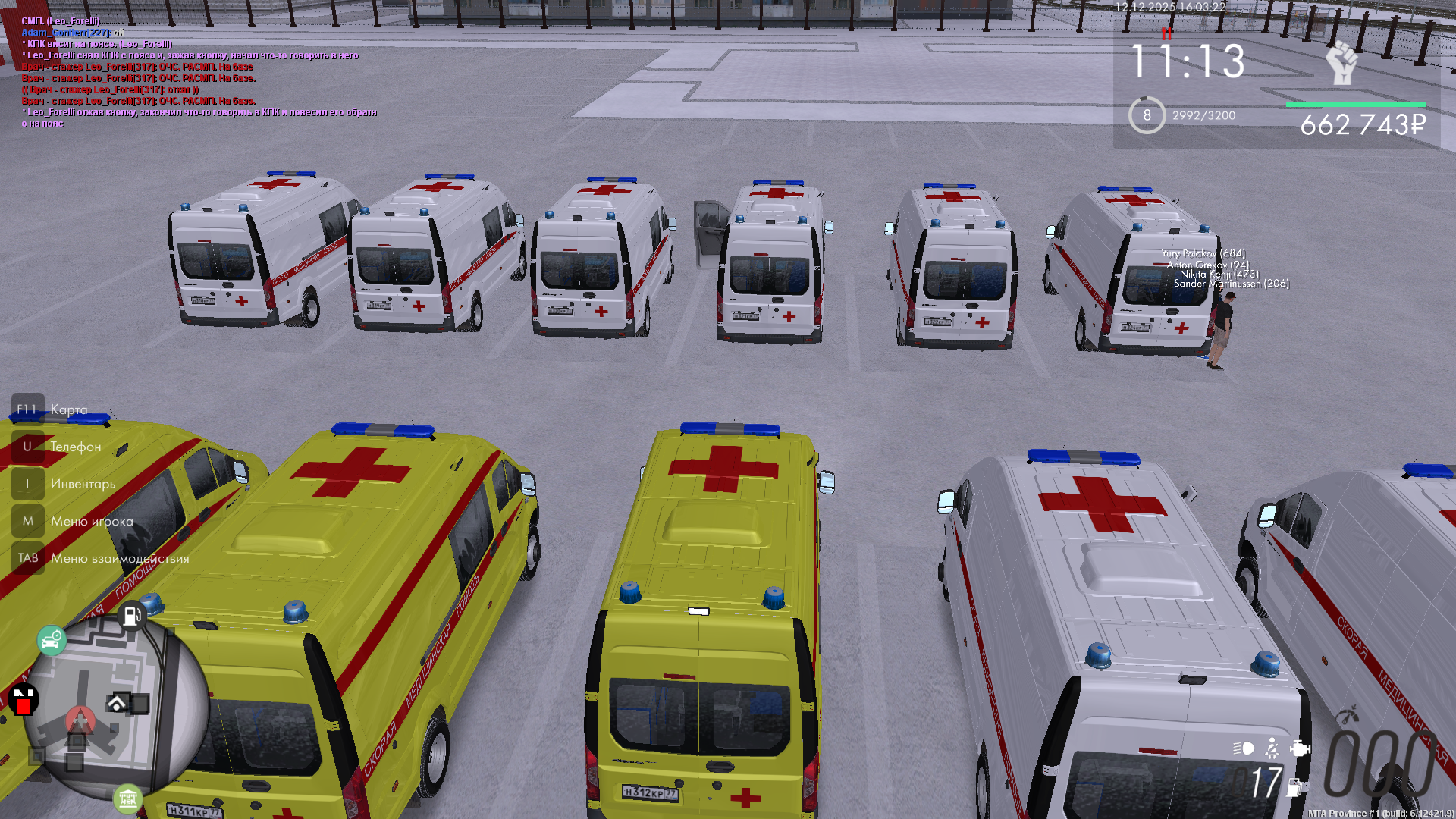Click the black and red square minimap marker

(x=23, y=701)
